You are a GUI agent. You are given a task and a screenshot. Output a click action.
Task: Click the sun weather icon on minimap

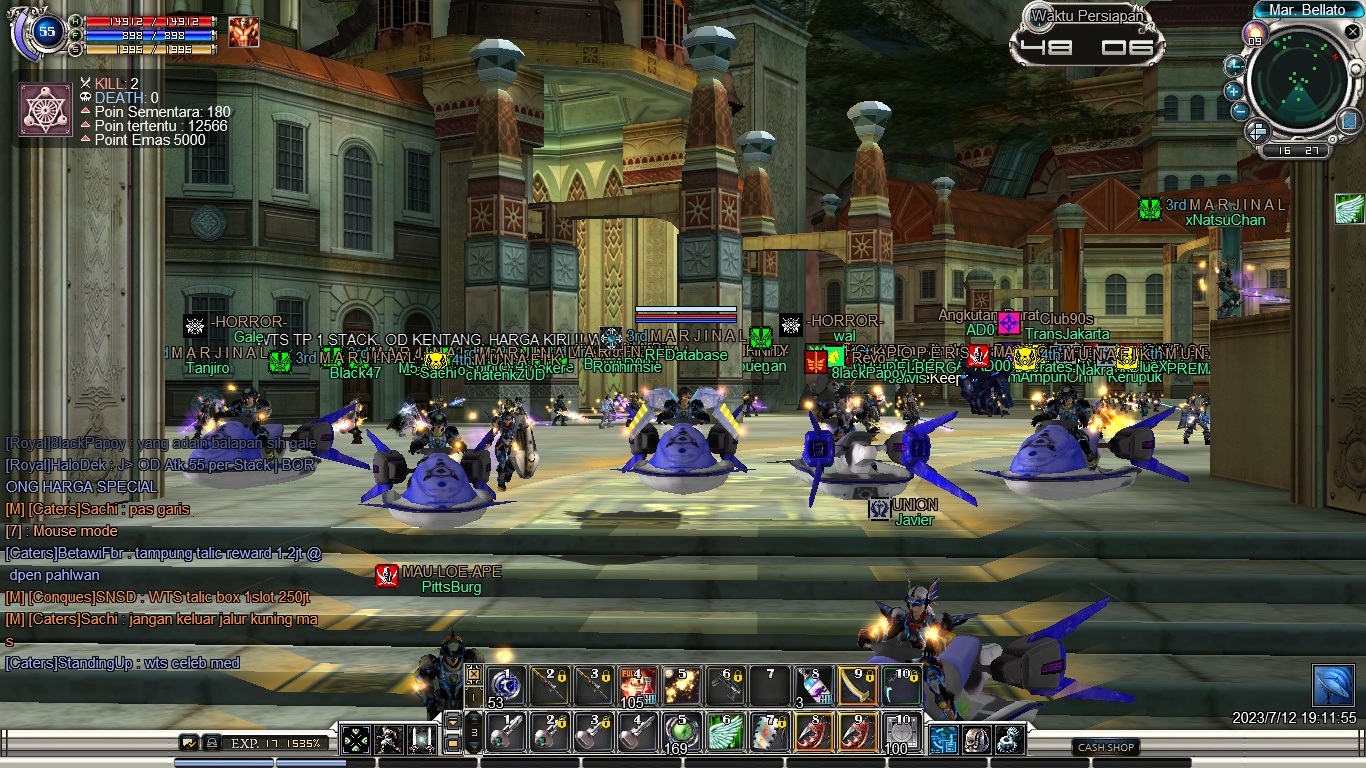coord(1253,35)
